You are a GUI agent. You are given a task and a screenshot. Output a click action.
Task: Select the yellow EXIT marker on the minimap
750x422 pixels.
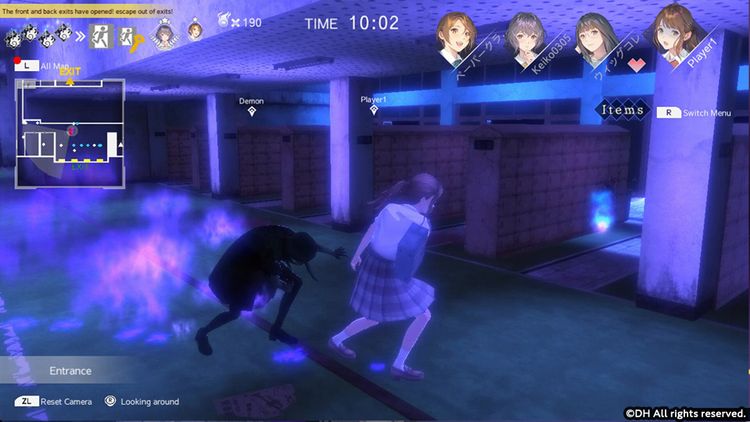tap(69, 72)
